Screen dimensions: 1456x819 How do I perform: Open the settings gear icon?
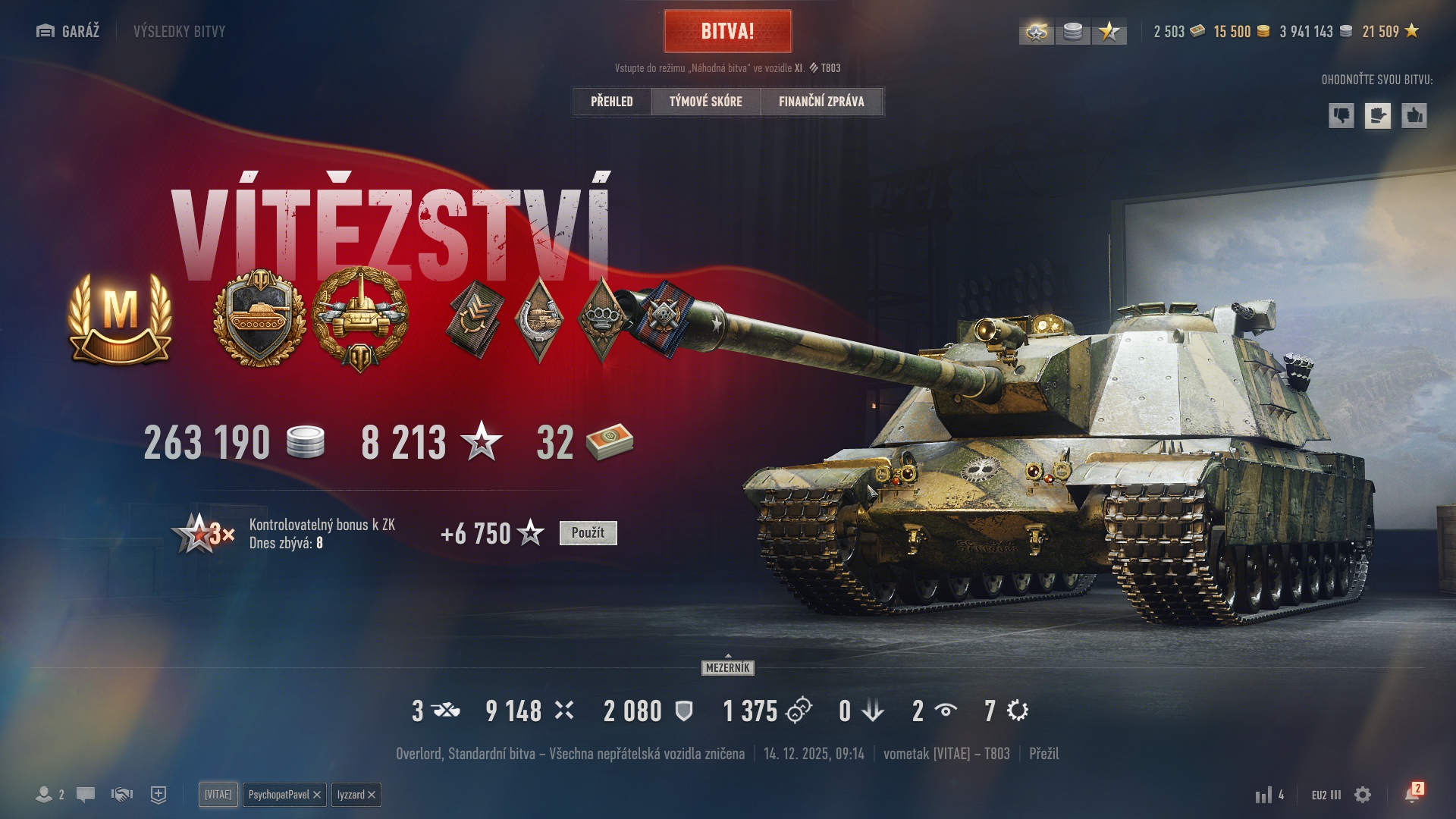tap(1363, 795)
